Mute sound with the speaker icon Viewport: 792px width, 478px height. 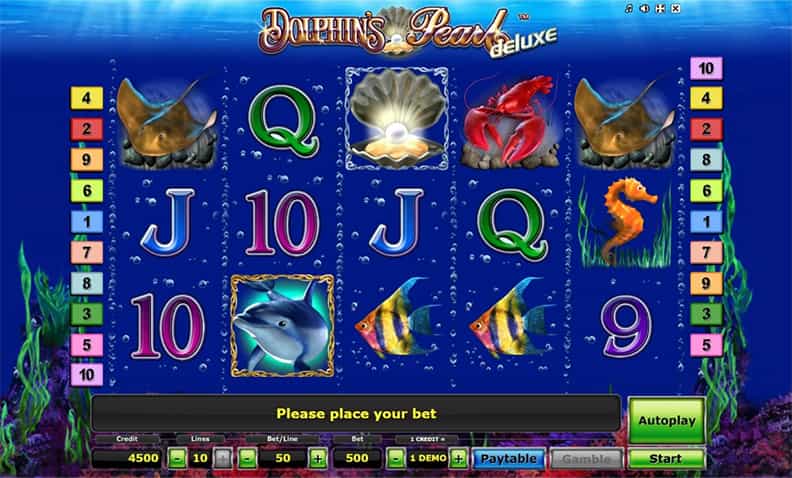pyautogui.click(x=644, y=9)
